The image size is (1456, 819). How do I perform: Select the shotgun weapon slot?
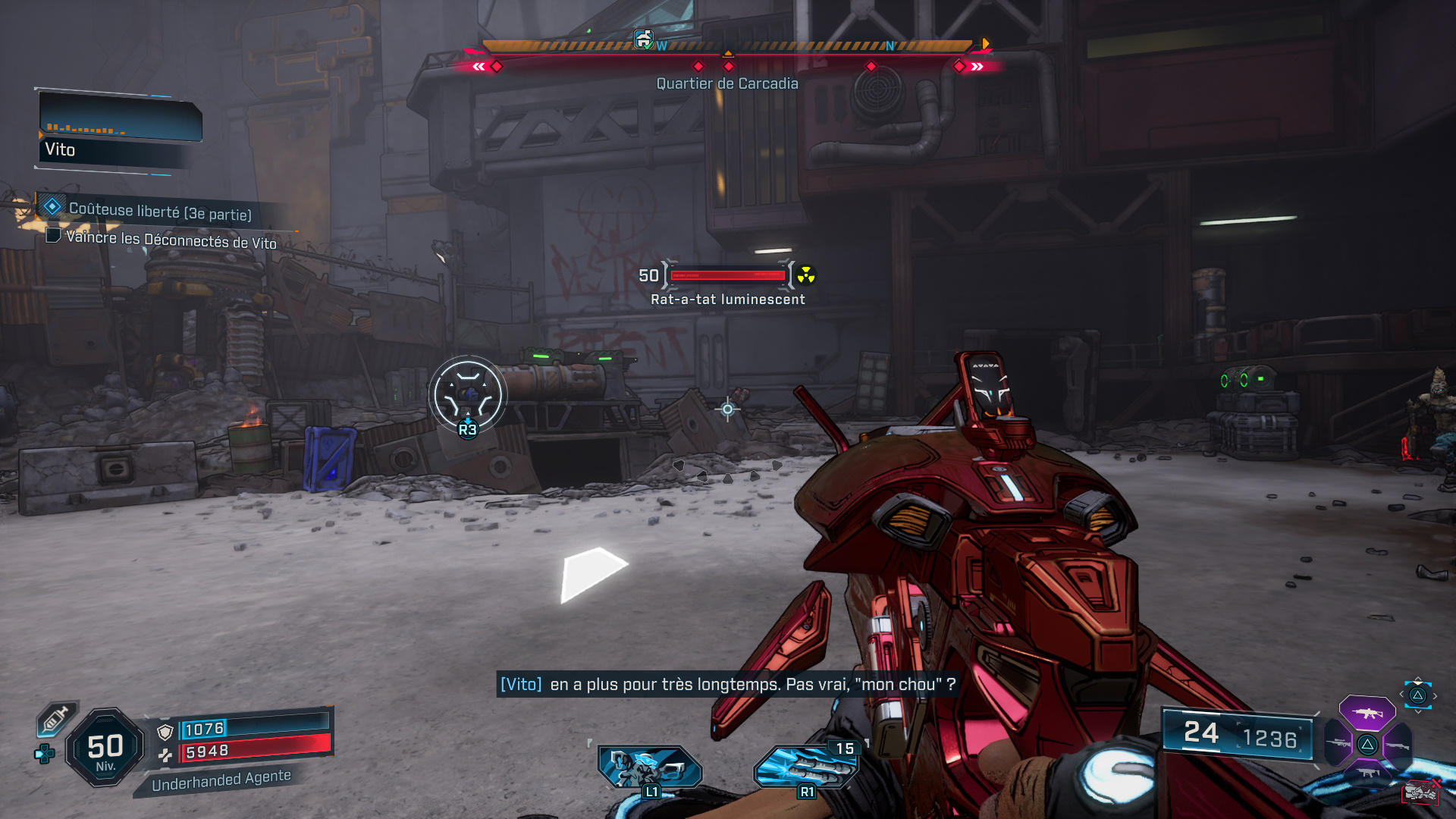(x=1398, y=746)
